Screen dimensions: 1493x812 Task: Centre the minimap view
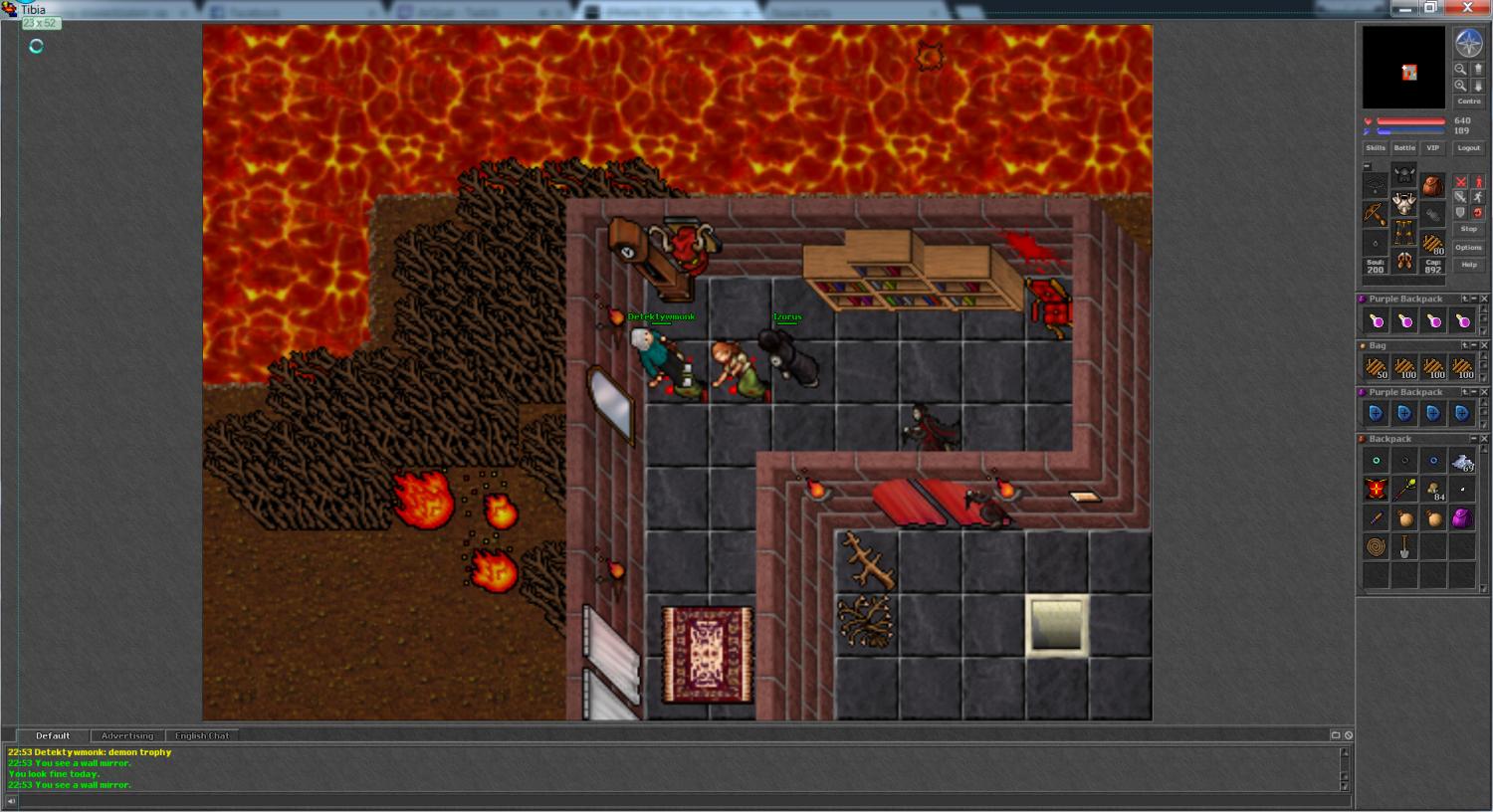pyautogui.click(x=1469, y=101)
